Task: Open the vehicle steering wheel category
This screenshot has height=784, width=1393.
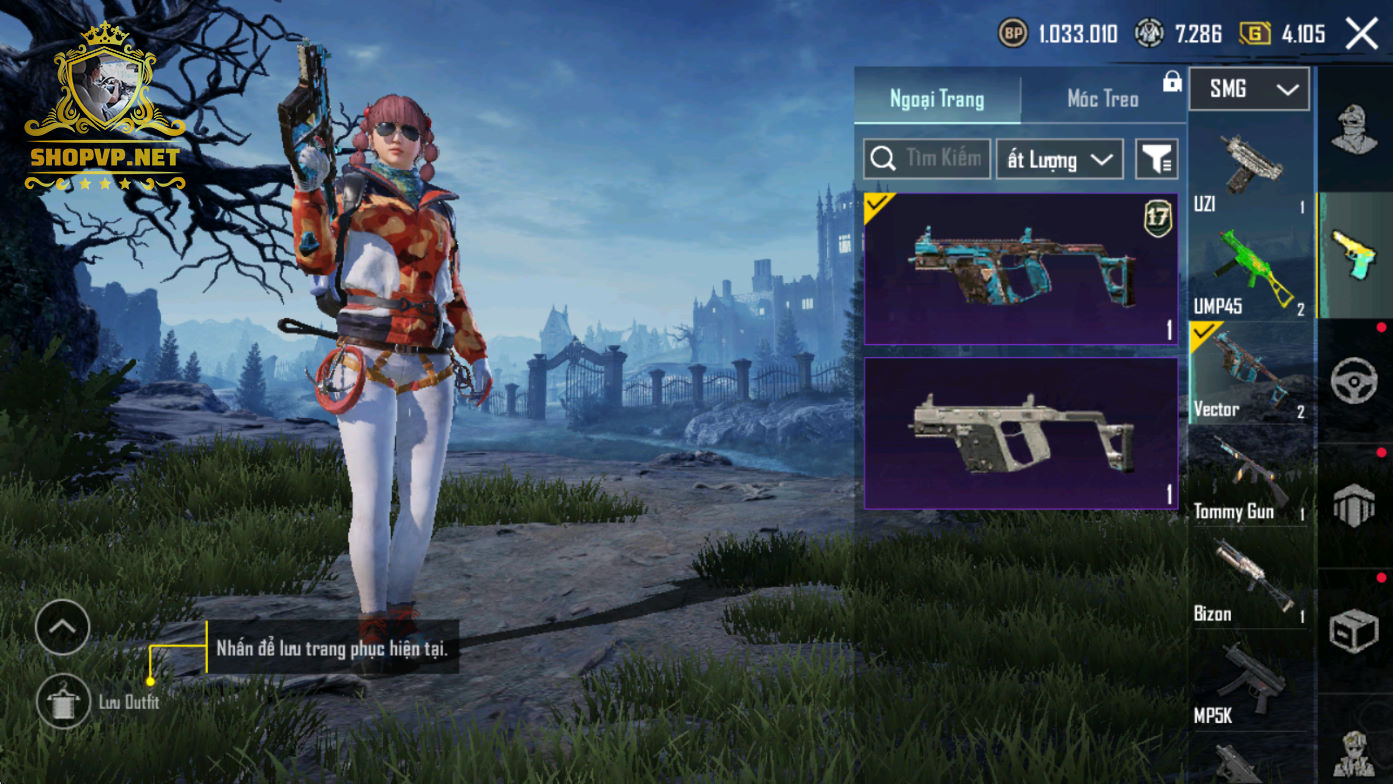Action: pos(1355,381)
